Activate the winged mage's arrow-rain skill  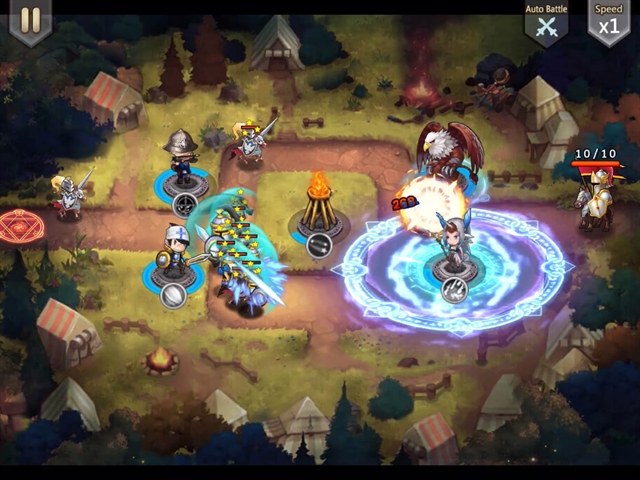(452, 290)
